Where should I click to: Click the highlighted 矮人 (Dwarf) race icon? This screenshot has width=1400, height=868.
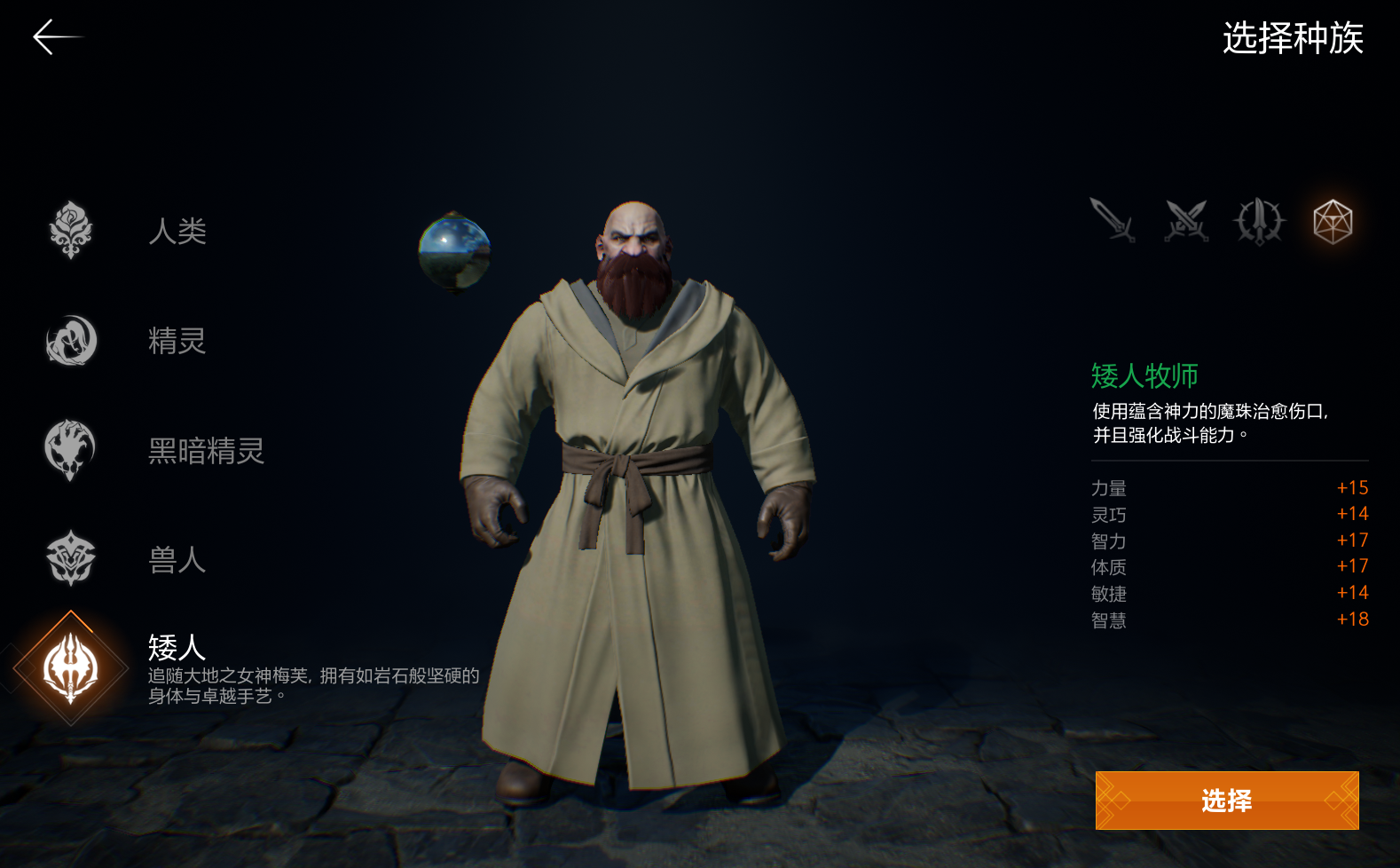(x=71, y=668)
